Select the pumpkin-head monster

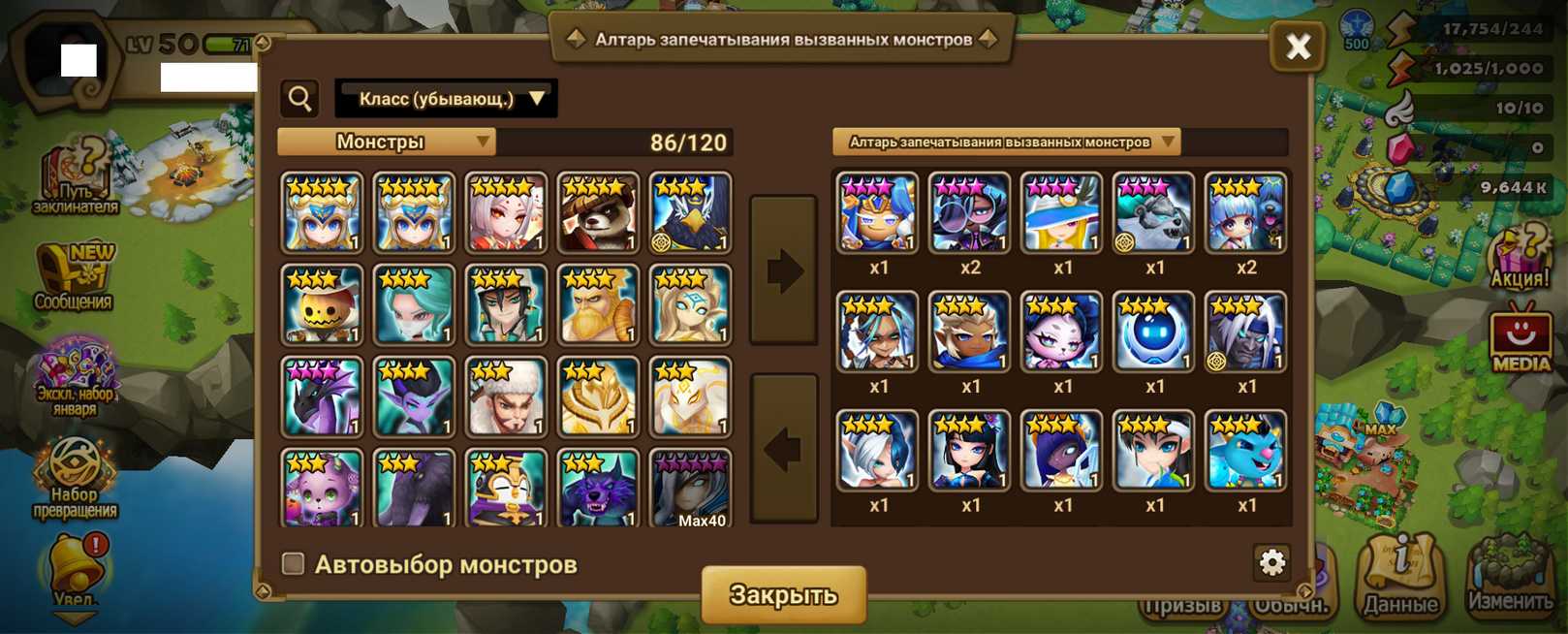(322, 304)
